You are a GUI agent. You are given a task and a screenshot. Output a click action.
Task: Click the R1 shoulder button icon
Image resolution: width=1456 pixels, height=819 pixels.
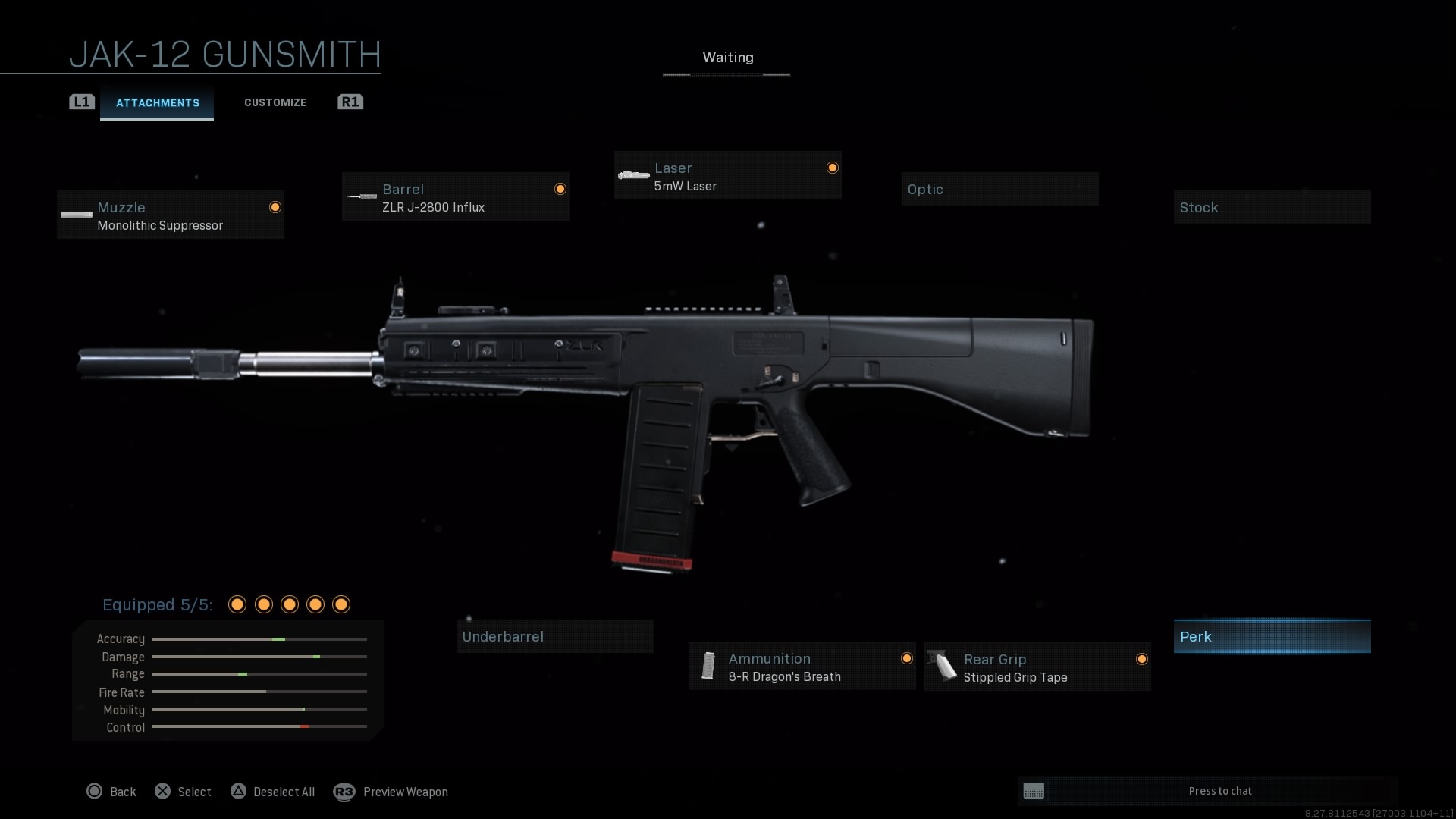[350, 102]
